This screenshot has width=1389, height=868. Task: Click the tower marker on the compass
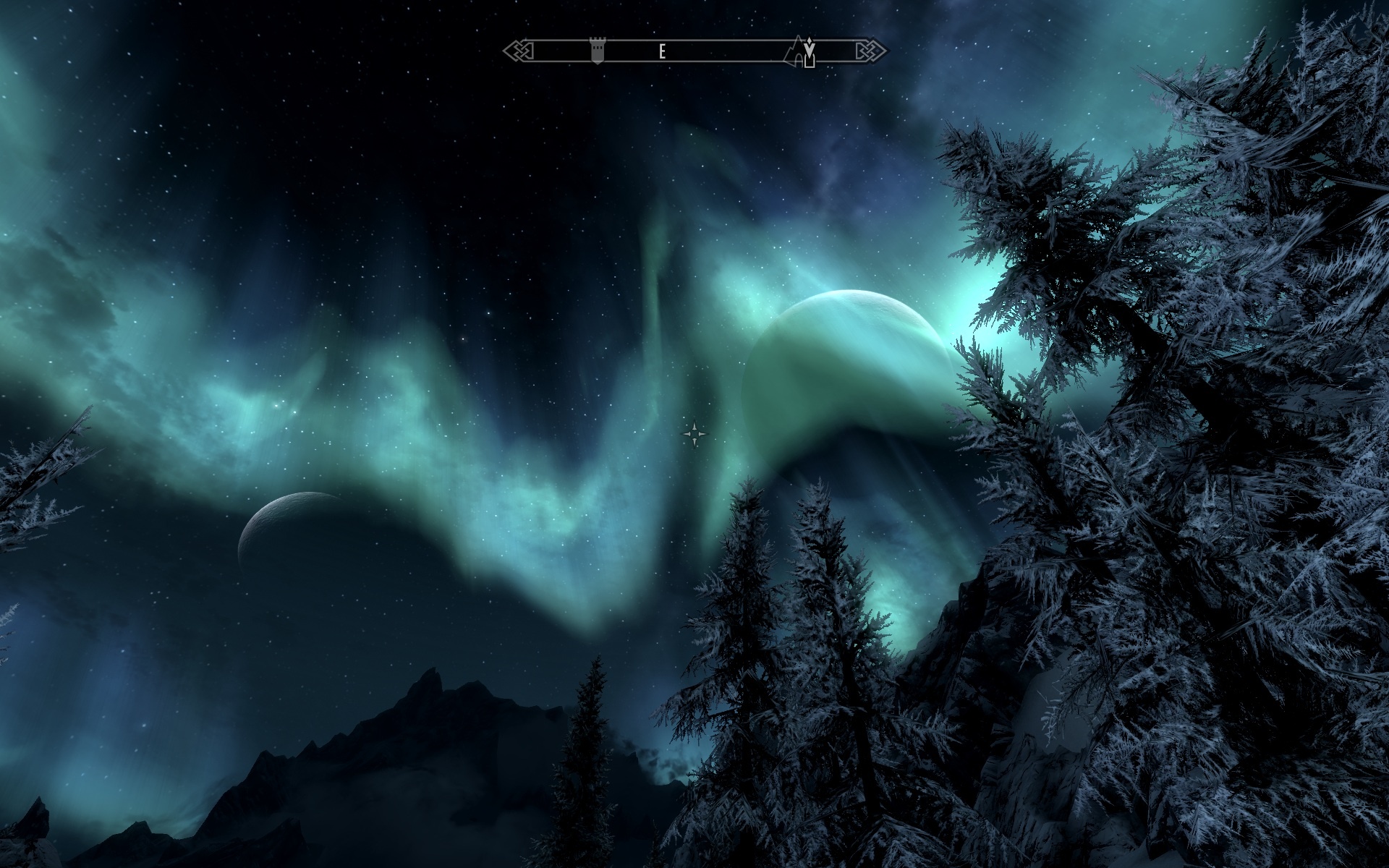(x=598, y=51)
